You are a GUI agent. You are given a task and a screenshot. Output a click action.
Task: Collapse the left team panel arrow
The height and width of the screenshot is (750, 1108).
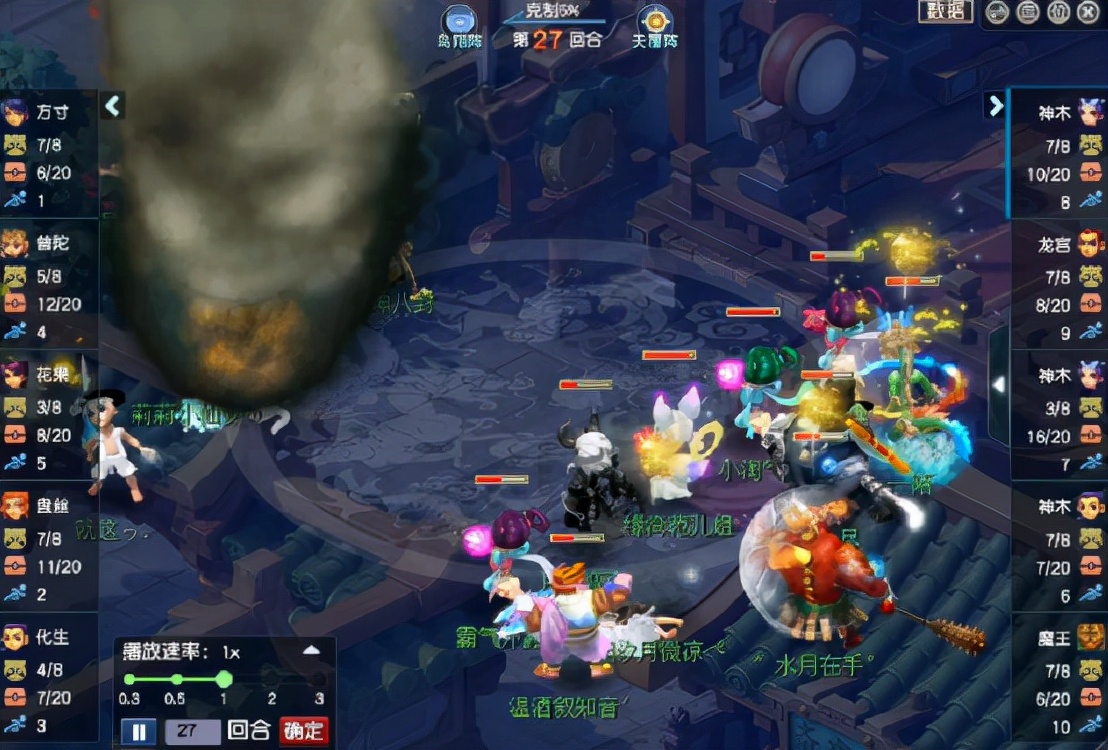pyautogui.click(x=112, y=105)
